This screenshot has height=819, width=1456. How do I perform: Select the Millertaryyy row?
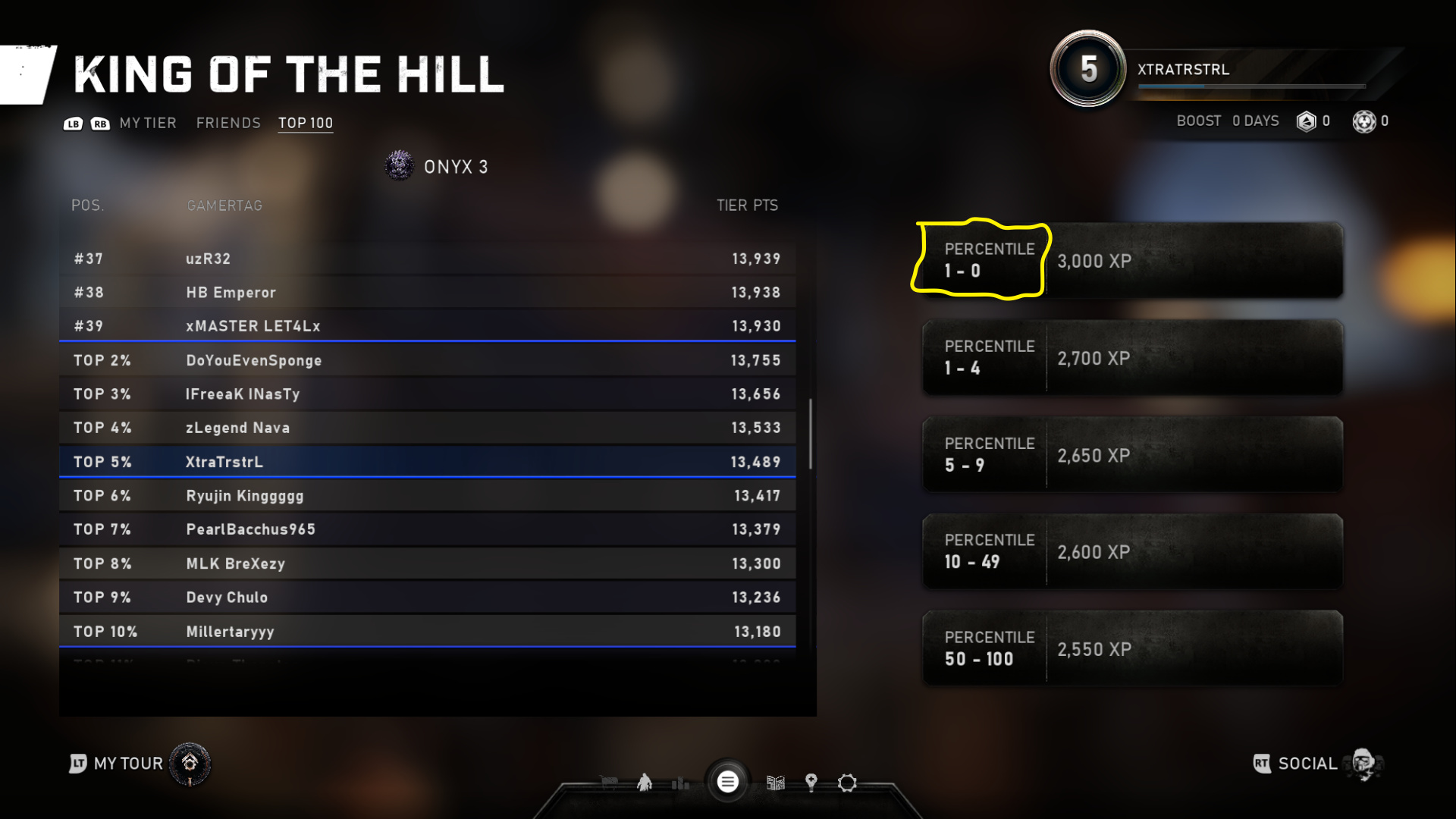point(427,632)
